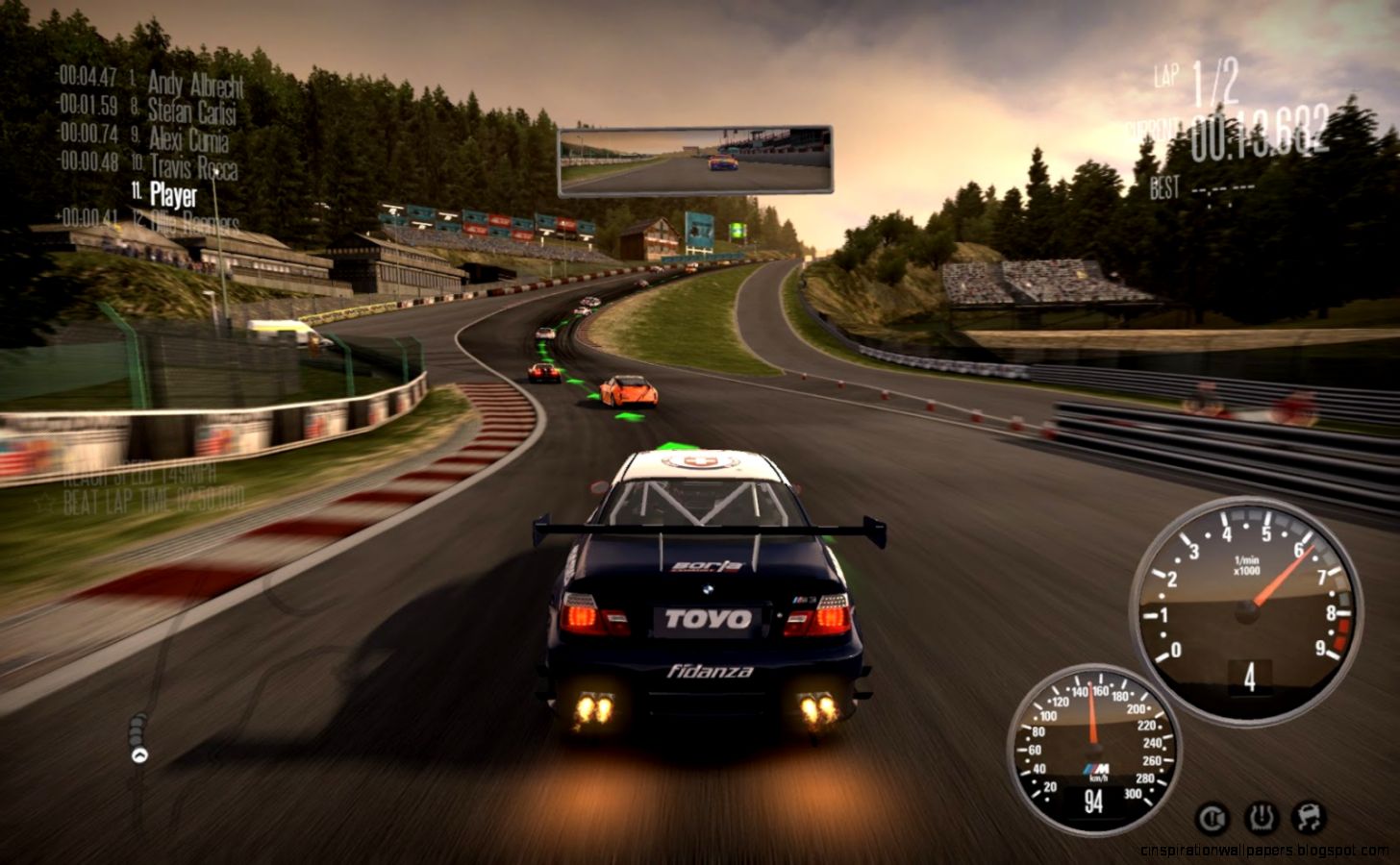Viewport: 1400px width, 865px height.
Task: Toggle the REACH SPEED 149MPH objective
Action: pos(140,475)
